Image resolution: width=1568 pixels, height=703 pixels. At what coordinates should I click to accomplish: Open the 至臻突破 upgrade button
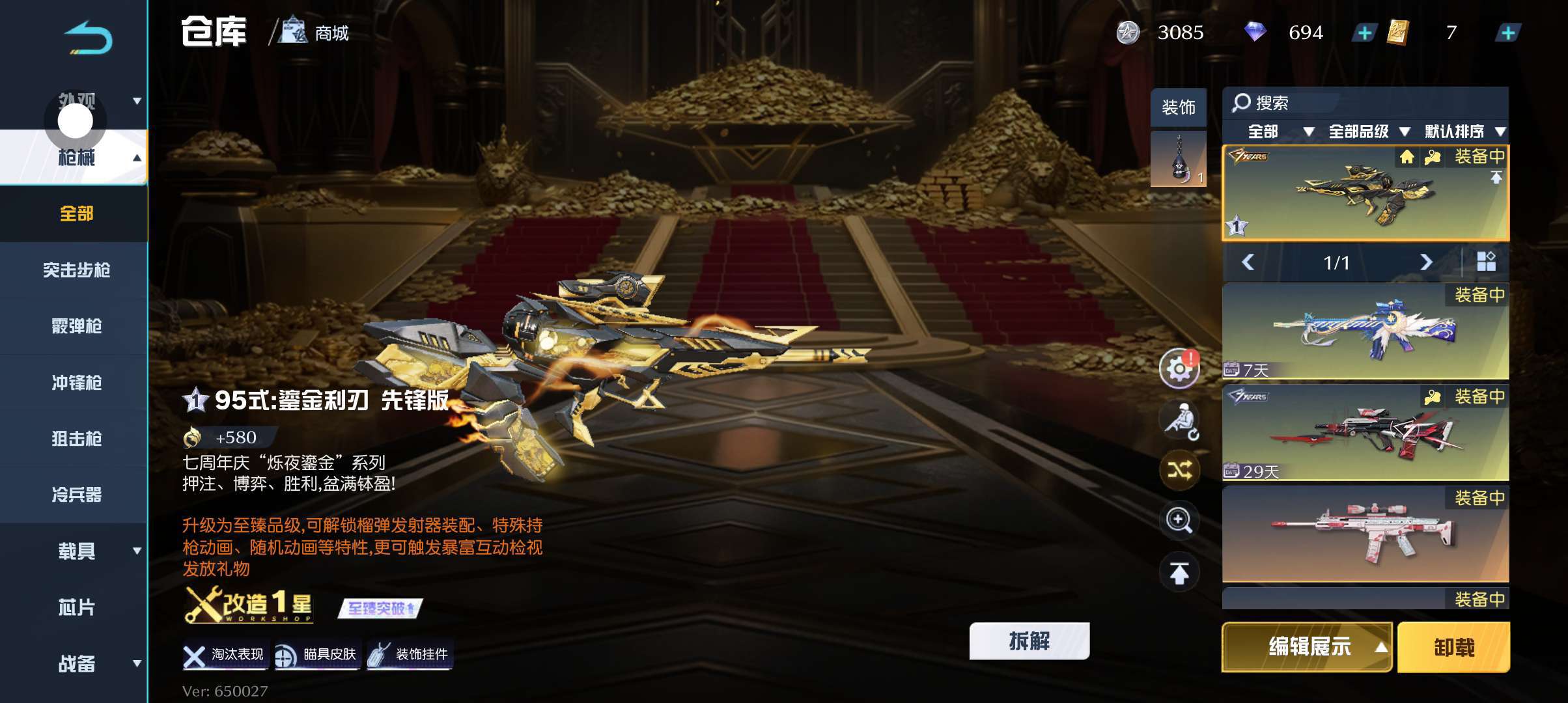coord(380,609)
